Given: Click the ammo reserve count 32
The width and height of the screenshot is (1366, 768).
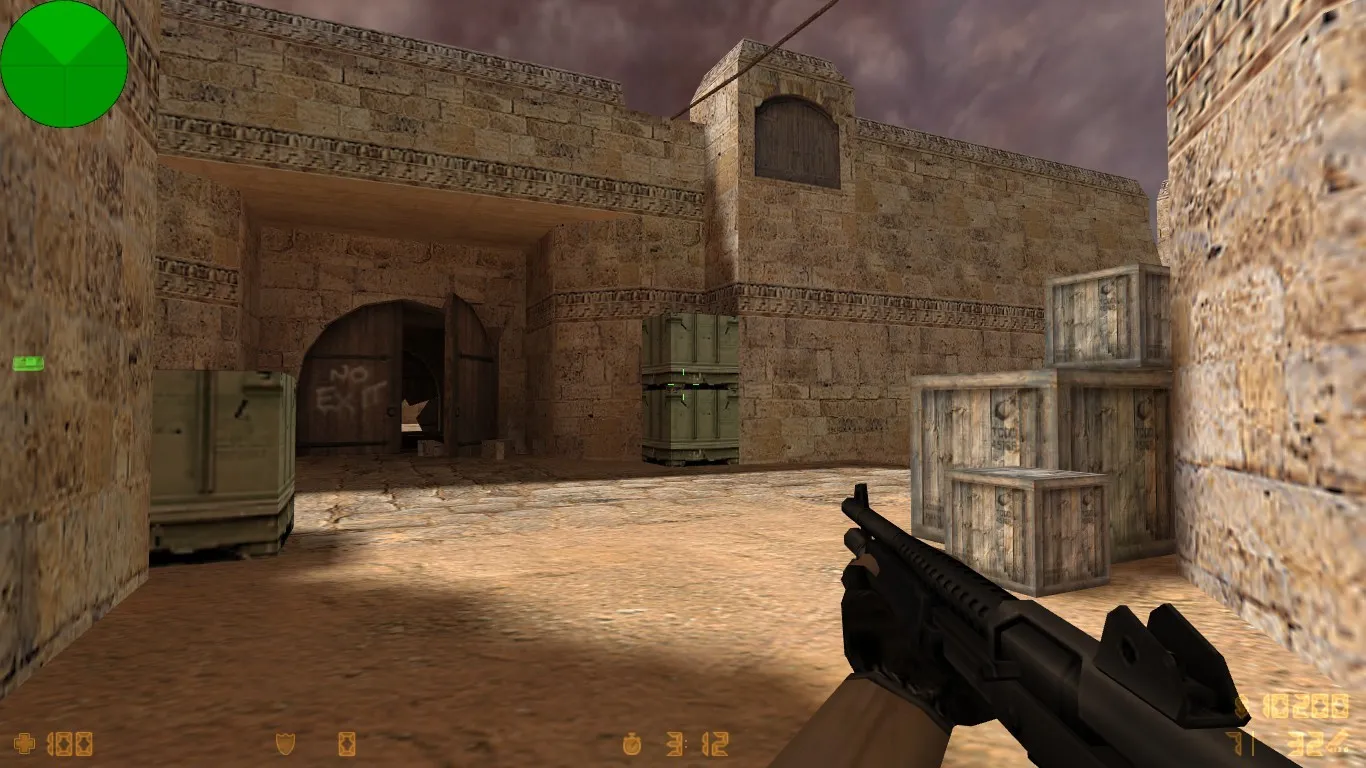Looking at the screenshot, I should pyautogui.click(x=1305, y=743).
